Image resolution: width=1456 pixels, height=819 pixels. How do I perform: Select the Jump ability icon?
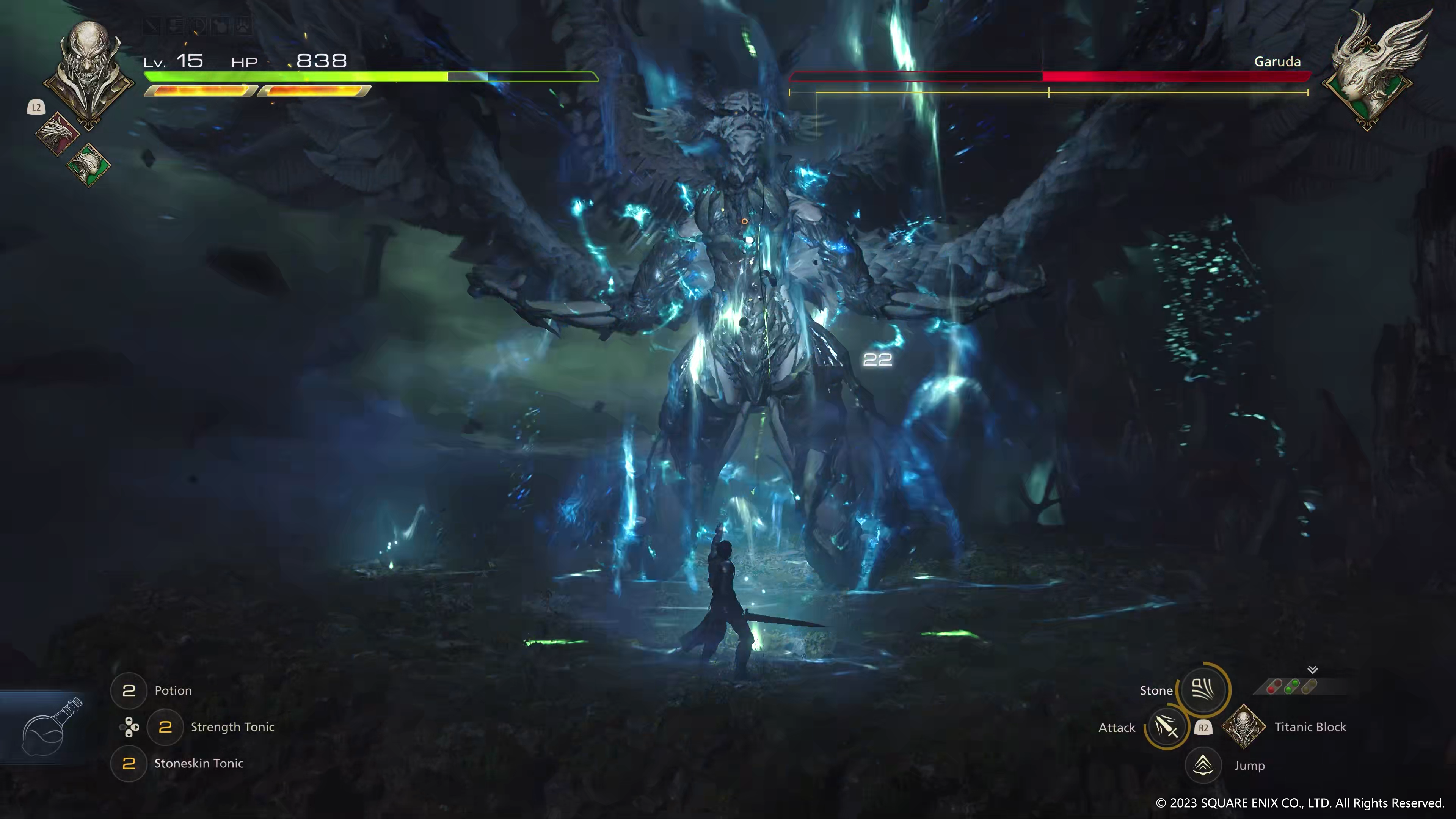tap(1203, 765)
